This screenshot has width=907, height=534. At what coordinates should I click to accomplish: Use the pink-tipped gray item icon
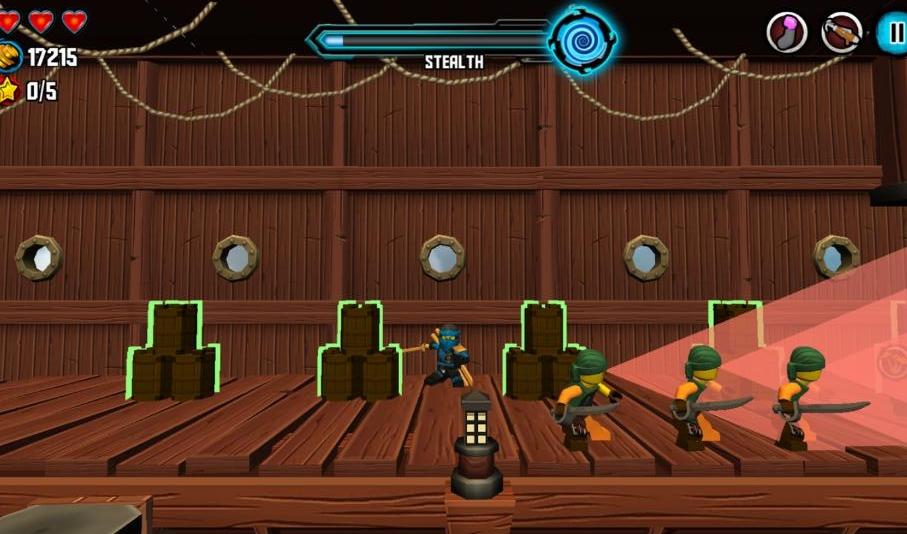pyautogui.click(x=787, y=32)
